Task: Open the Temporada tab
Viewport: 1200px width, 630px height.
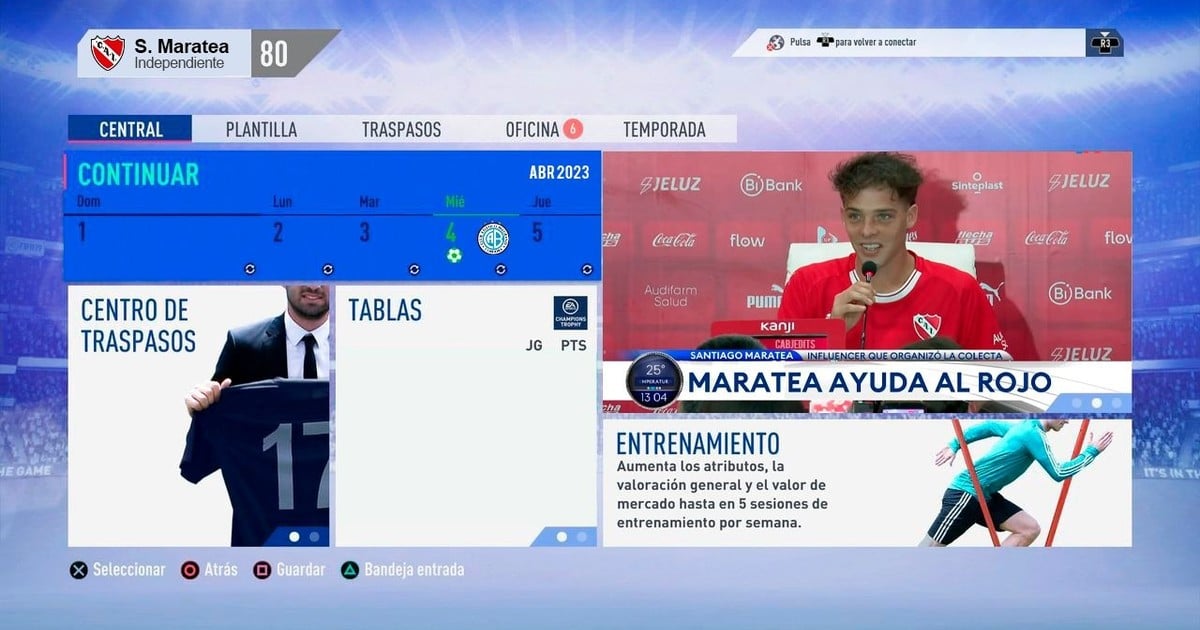Action: [x=664, y=130]
